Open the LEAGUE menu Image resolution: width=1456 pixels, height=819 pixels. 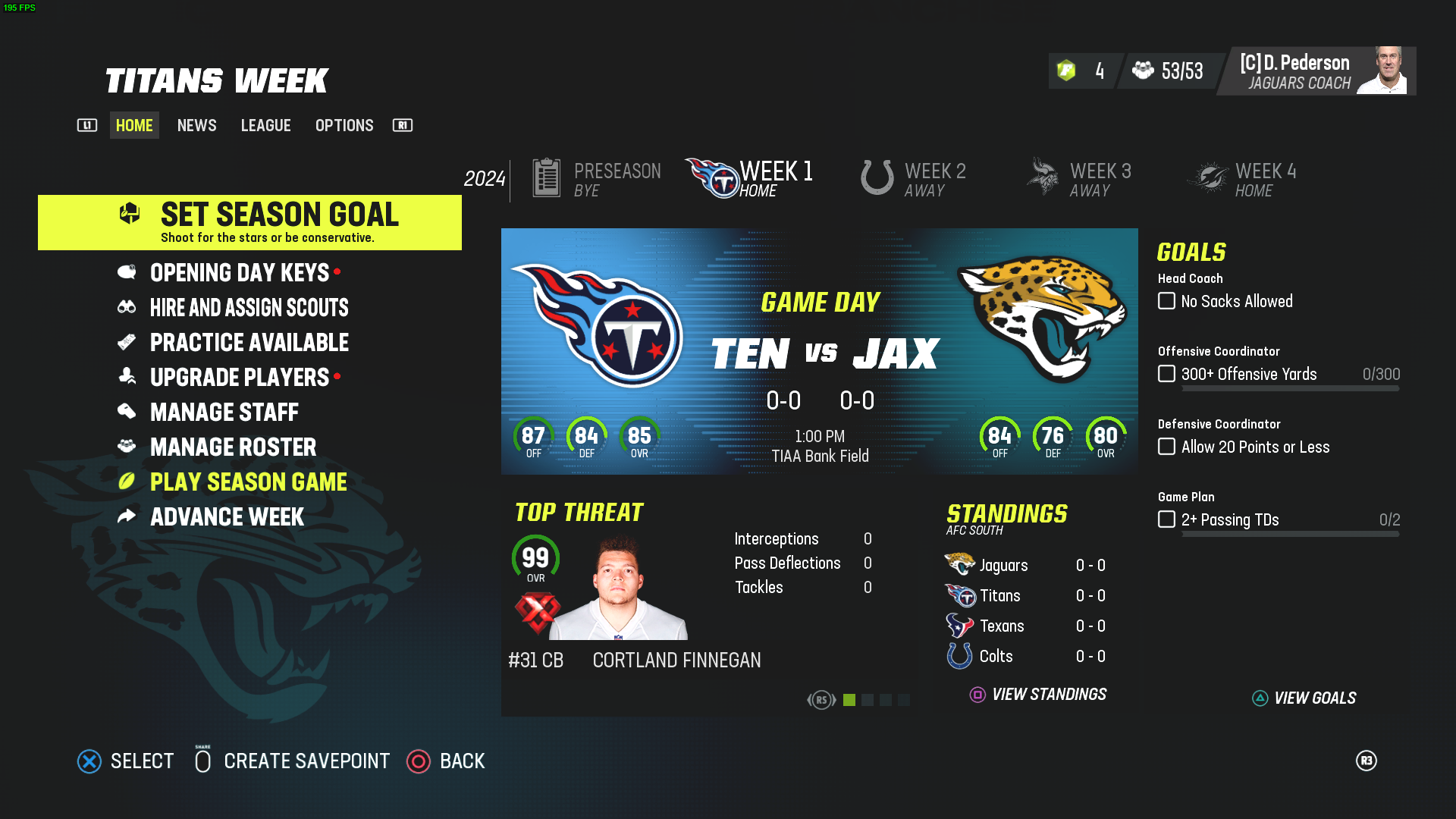pyautogui.click(x=265, y=125)
